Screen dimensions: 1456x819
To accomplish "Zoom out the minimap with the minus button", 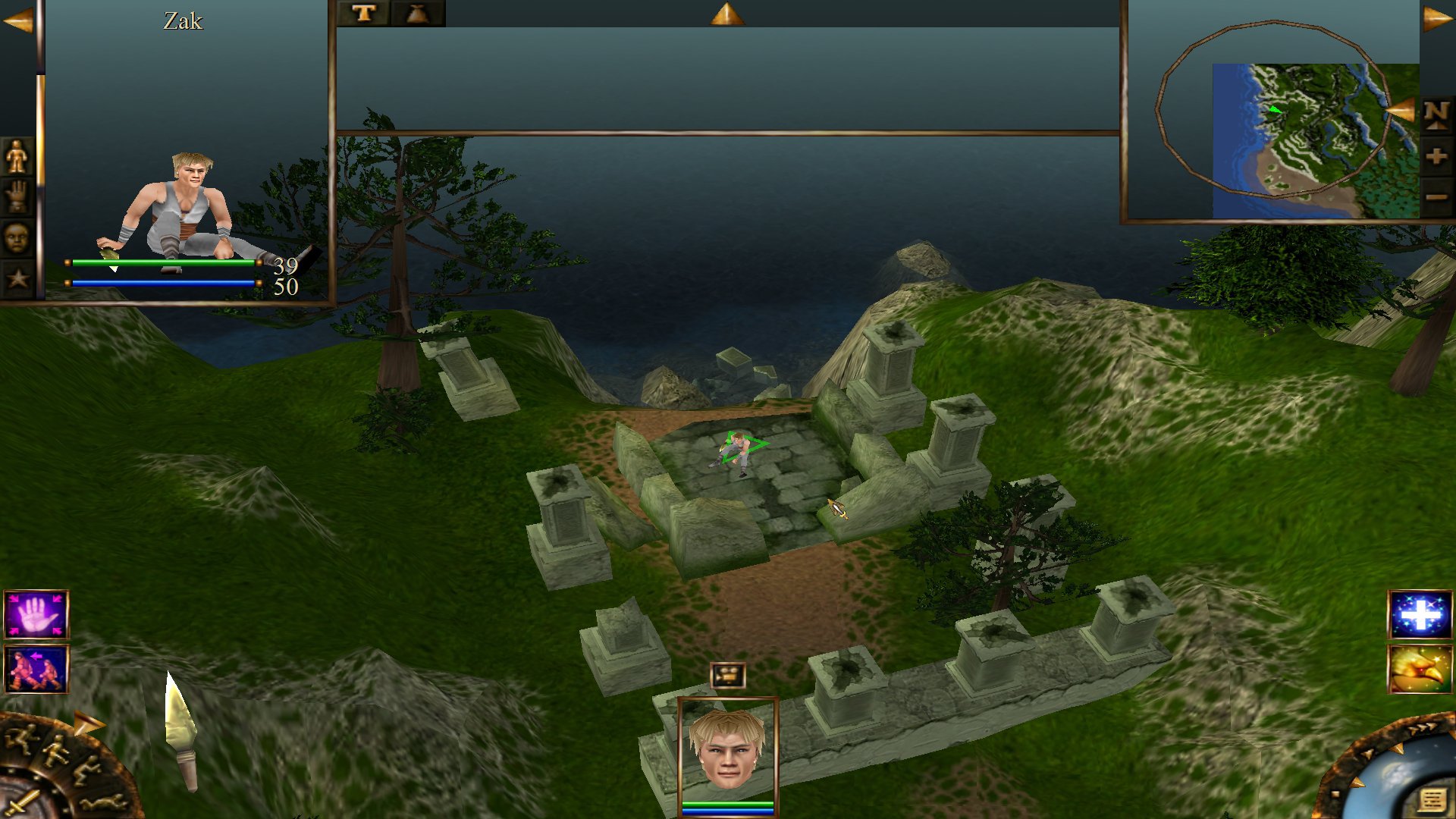I will coord(1437,198).
